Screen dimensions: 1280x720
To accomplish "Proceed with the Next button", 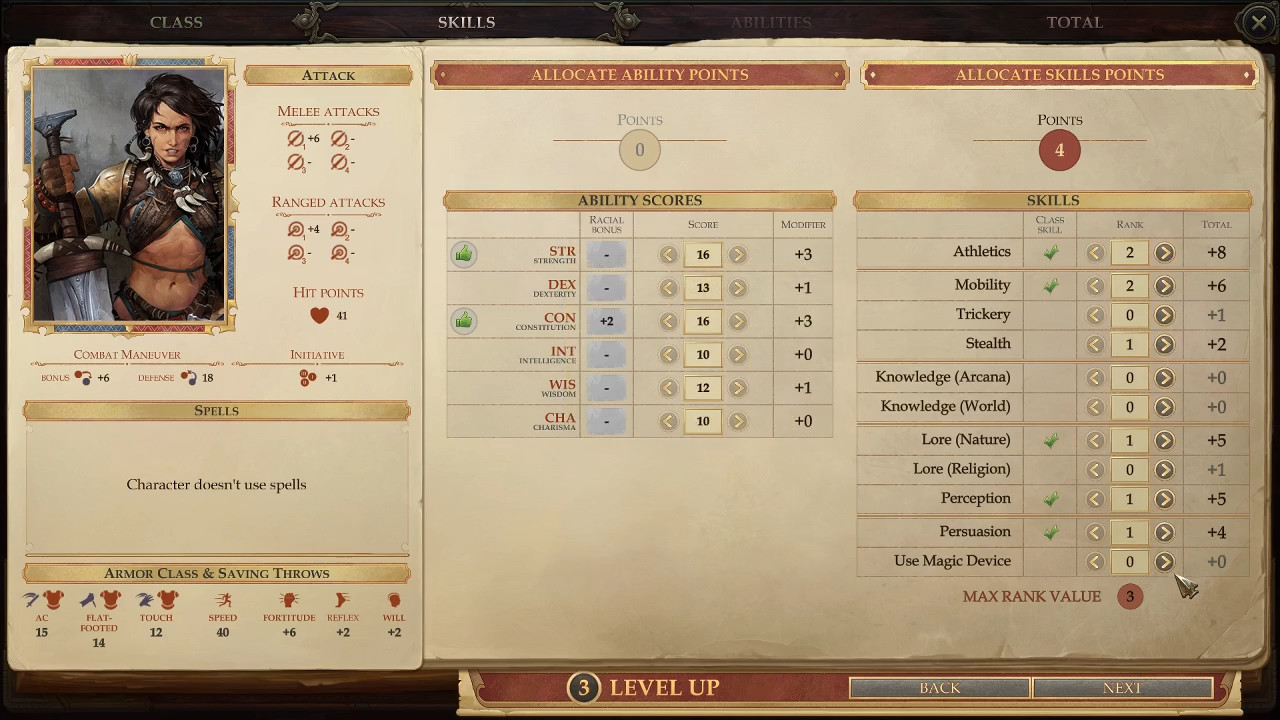I will (1122, 688).
